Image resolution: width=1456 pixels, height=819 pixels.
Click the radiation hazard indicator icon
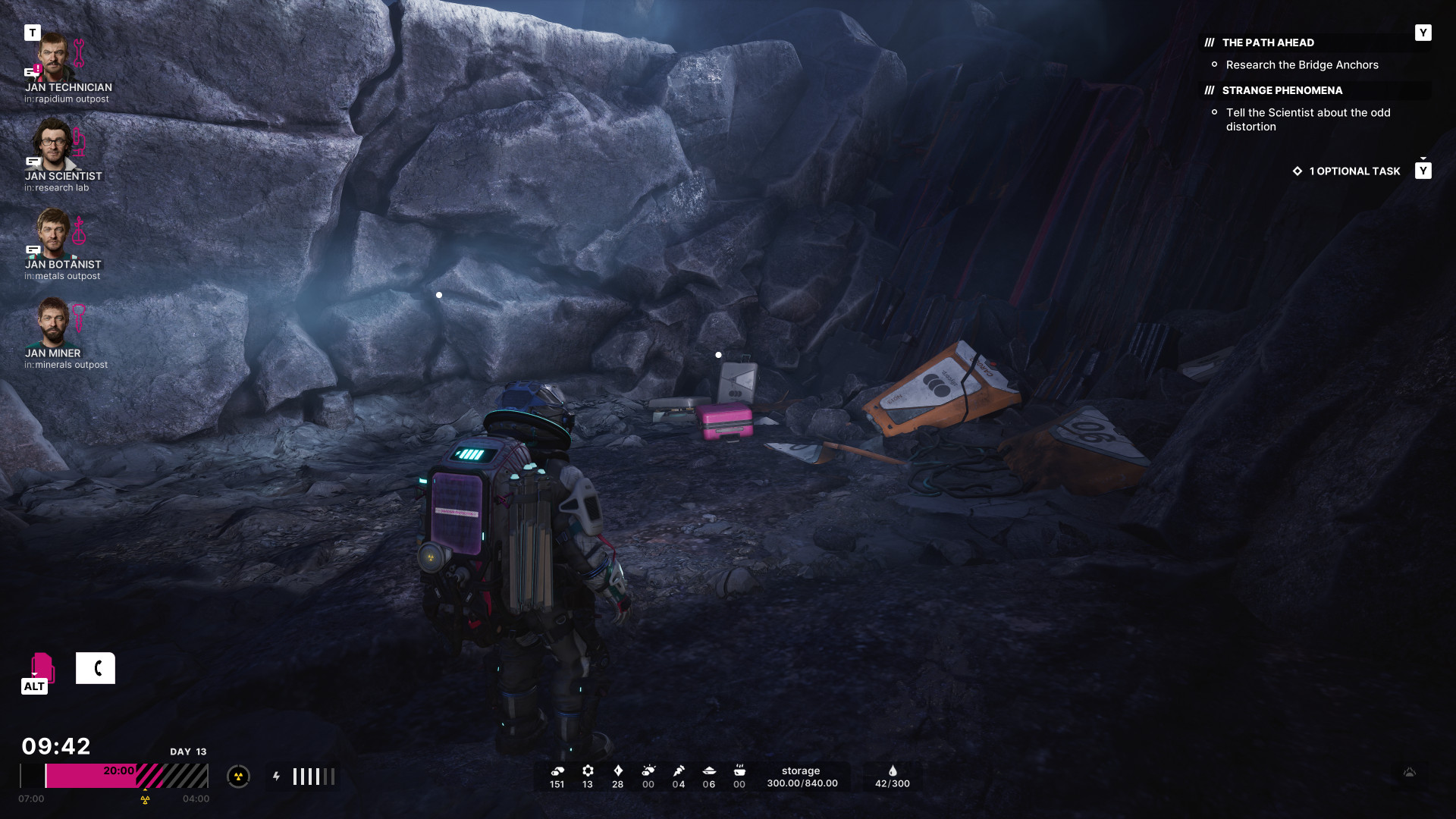tap(238, 777)
